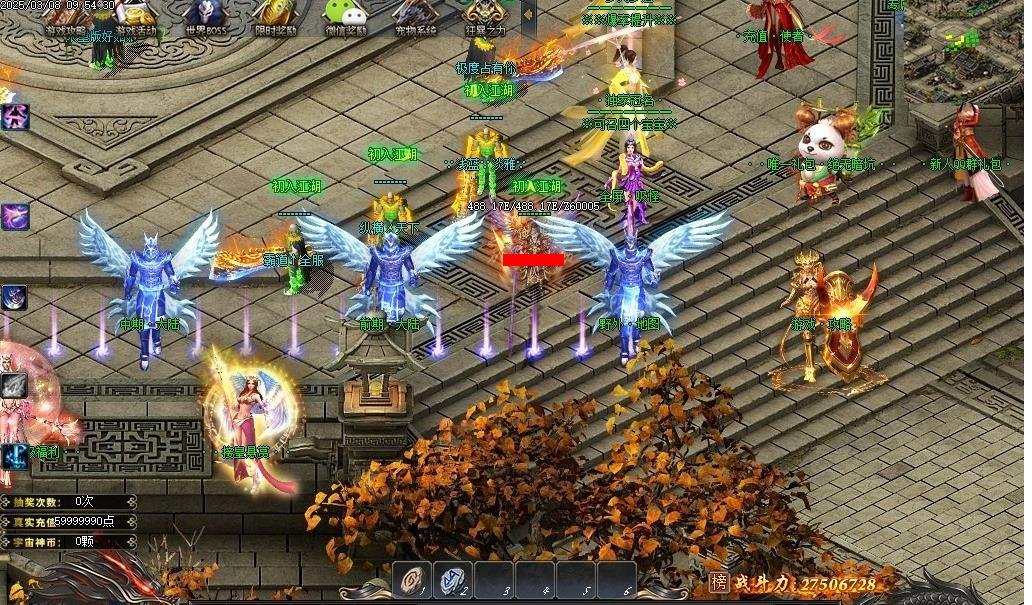Open the 福利 welfare icon
The width and height of the screenshot is (1032, 605).
click(16, 455)
